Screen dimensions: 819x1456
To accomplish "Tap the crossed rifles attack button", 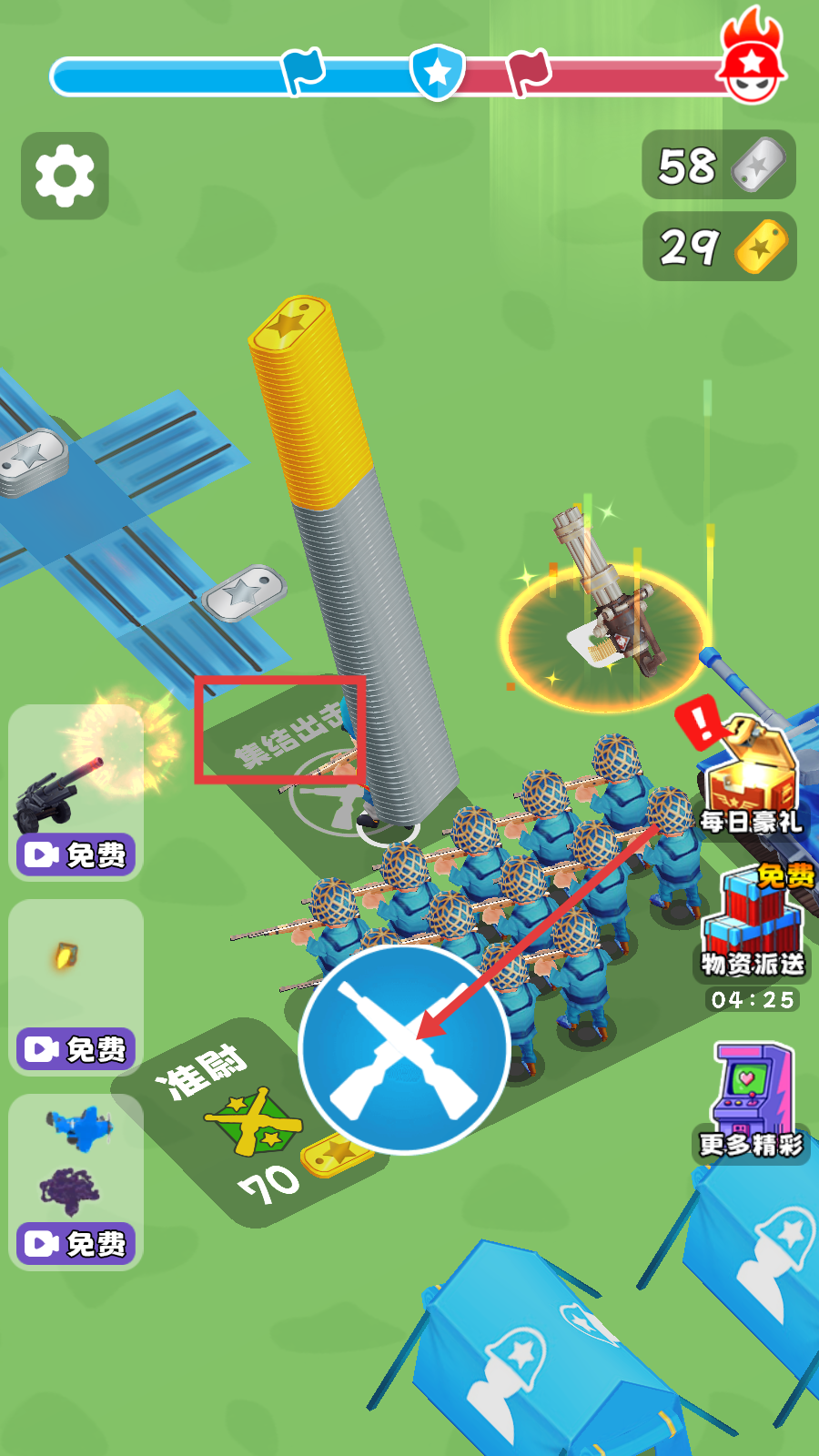I will [404, 1049].
